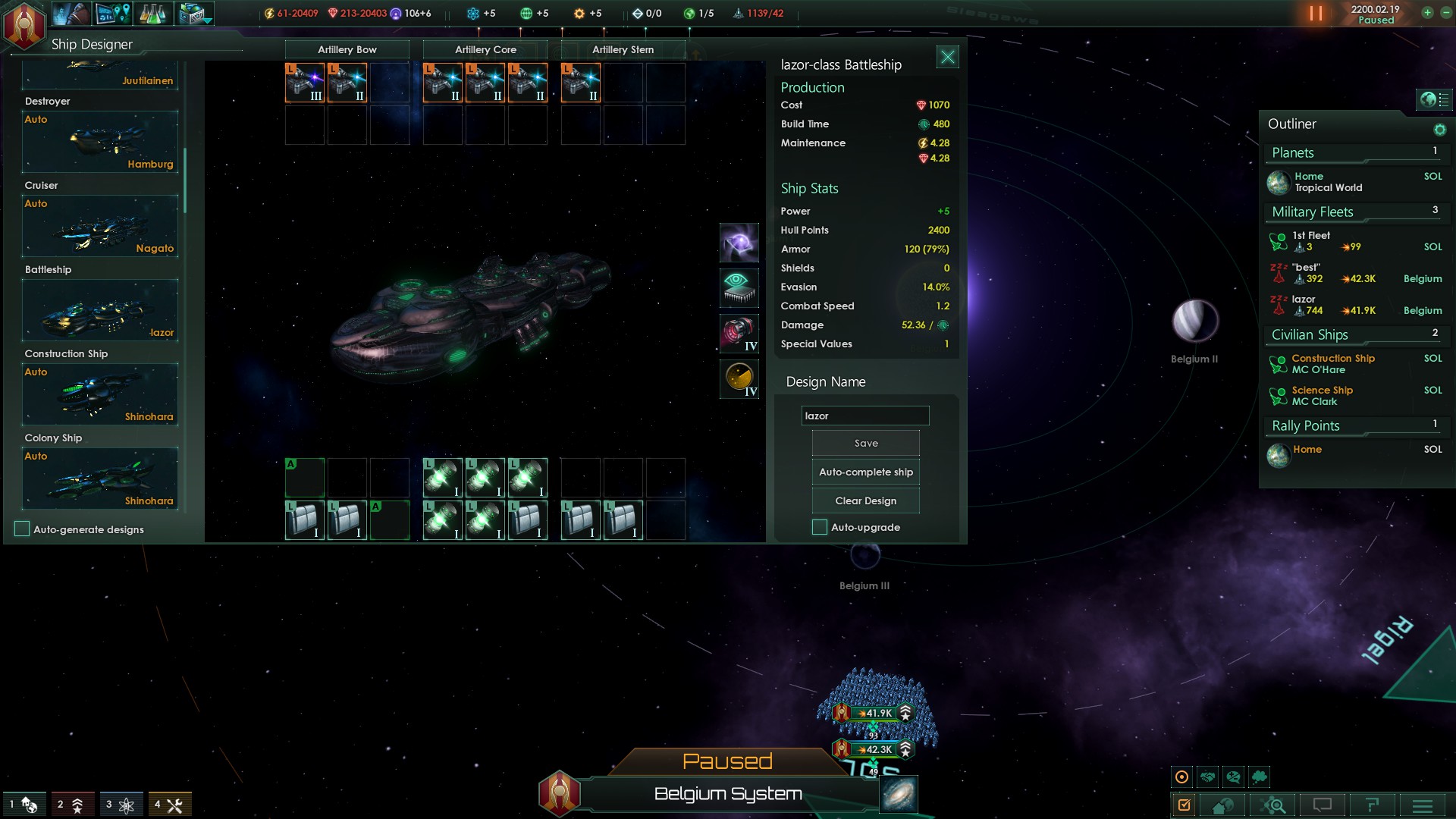Edit the Design Name text field
The height and width of the screenshot is (819, 1456).
pyautogui.click(x=864, y=416)
